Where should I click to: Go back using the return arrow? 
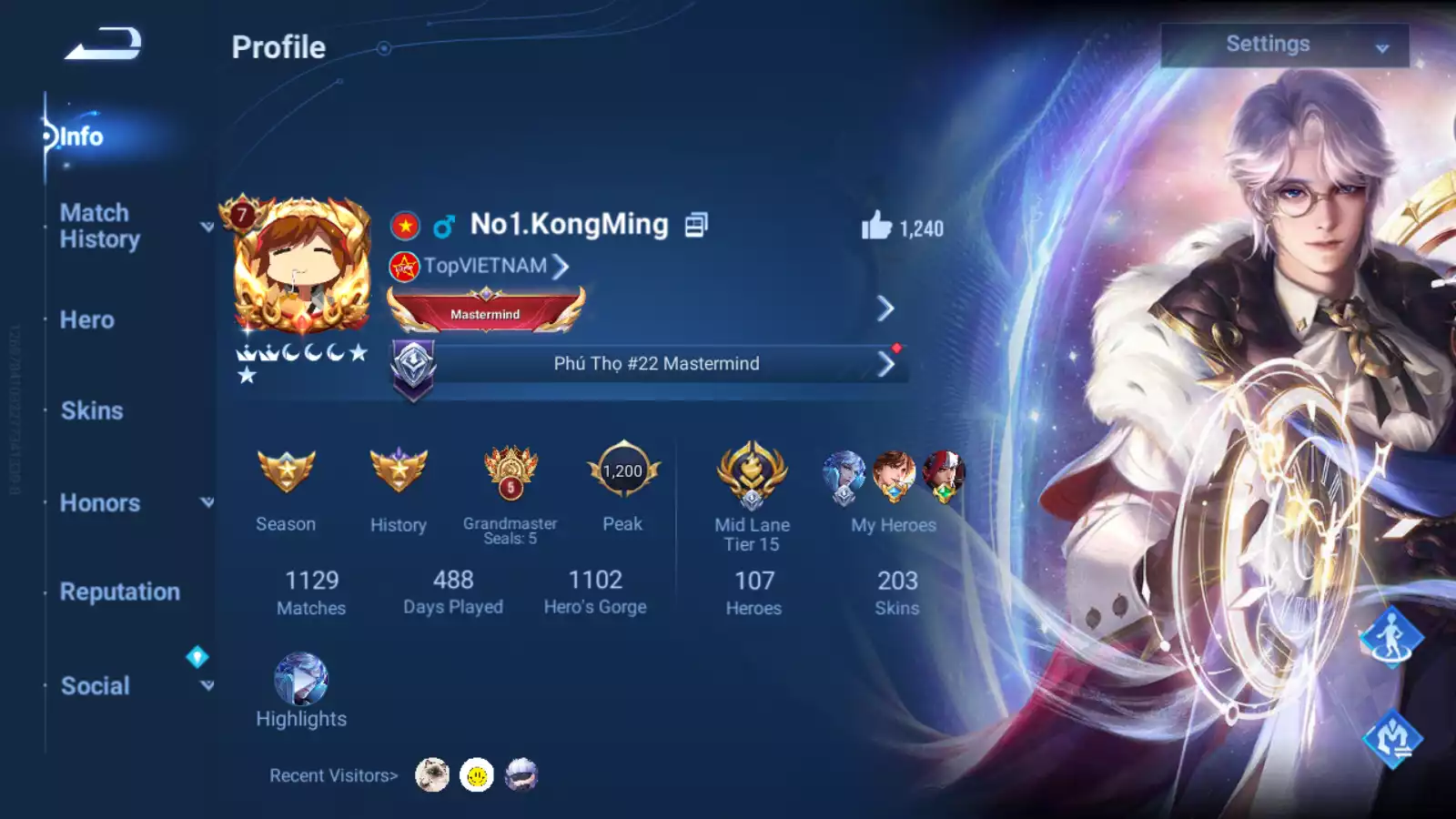tap(103, 45)
